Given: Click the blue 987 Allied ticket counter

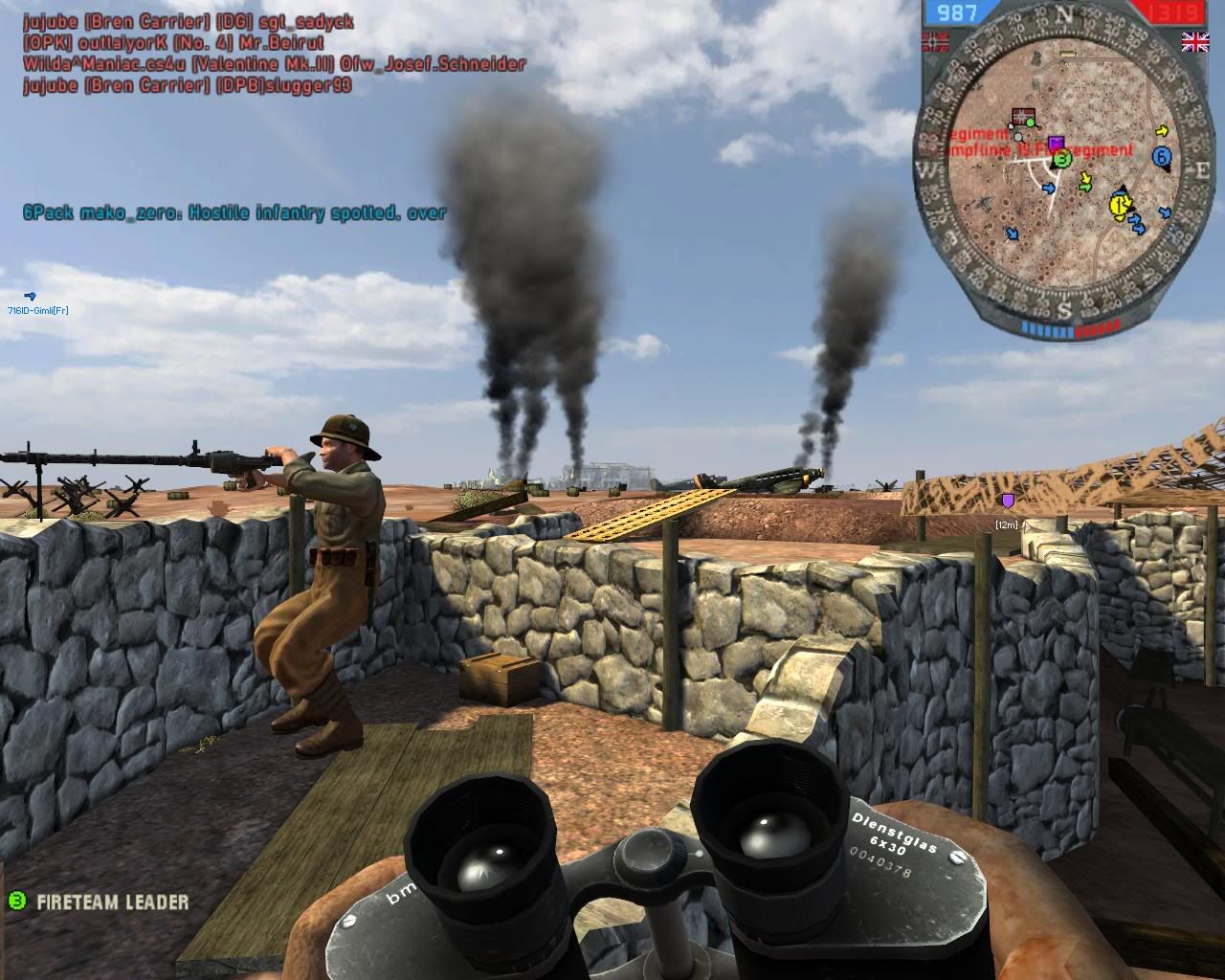Looking at the screenshot, I should [956, 11].
